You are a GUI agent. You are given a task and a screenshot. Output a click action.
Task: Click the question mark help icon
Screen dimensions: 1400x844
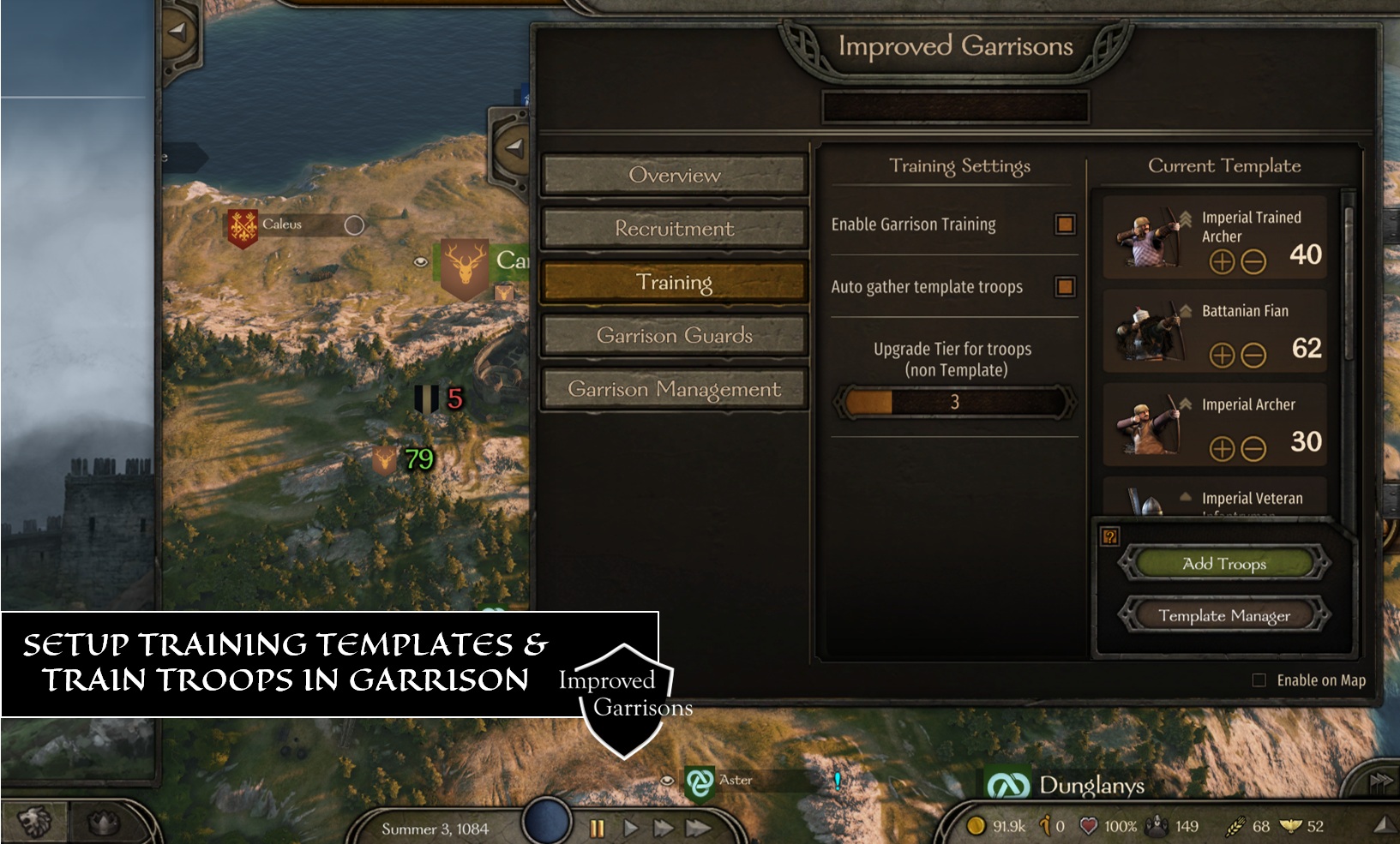coord(1110,537)
